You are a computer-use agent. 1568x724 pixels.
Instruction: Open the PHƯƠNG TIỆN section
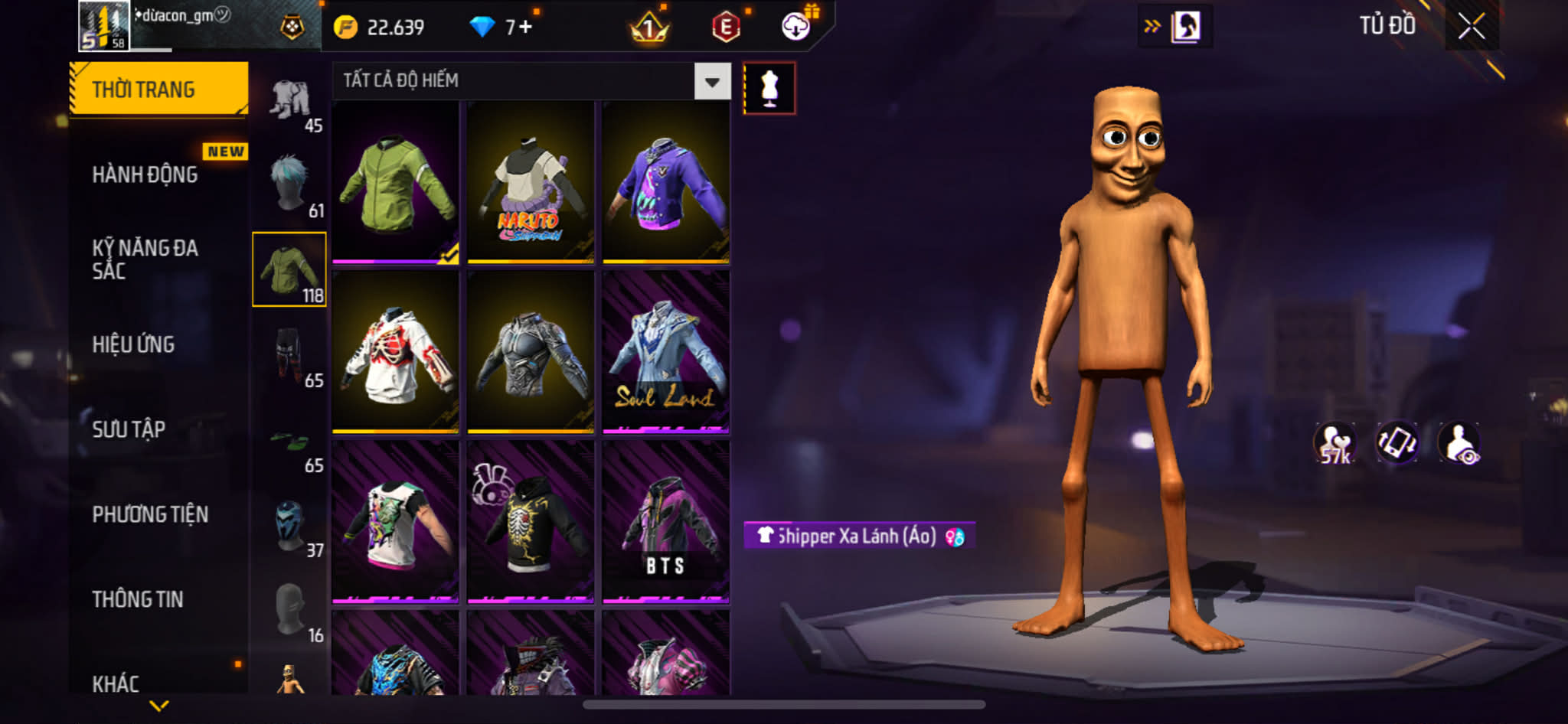[150, 514]
